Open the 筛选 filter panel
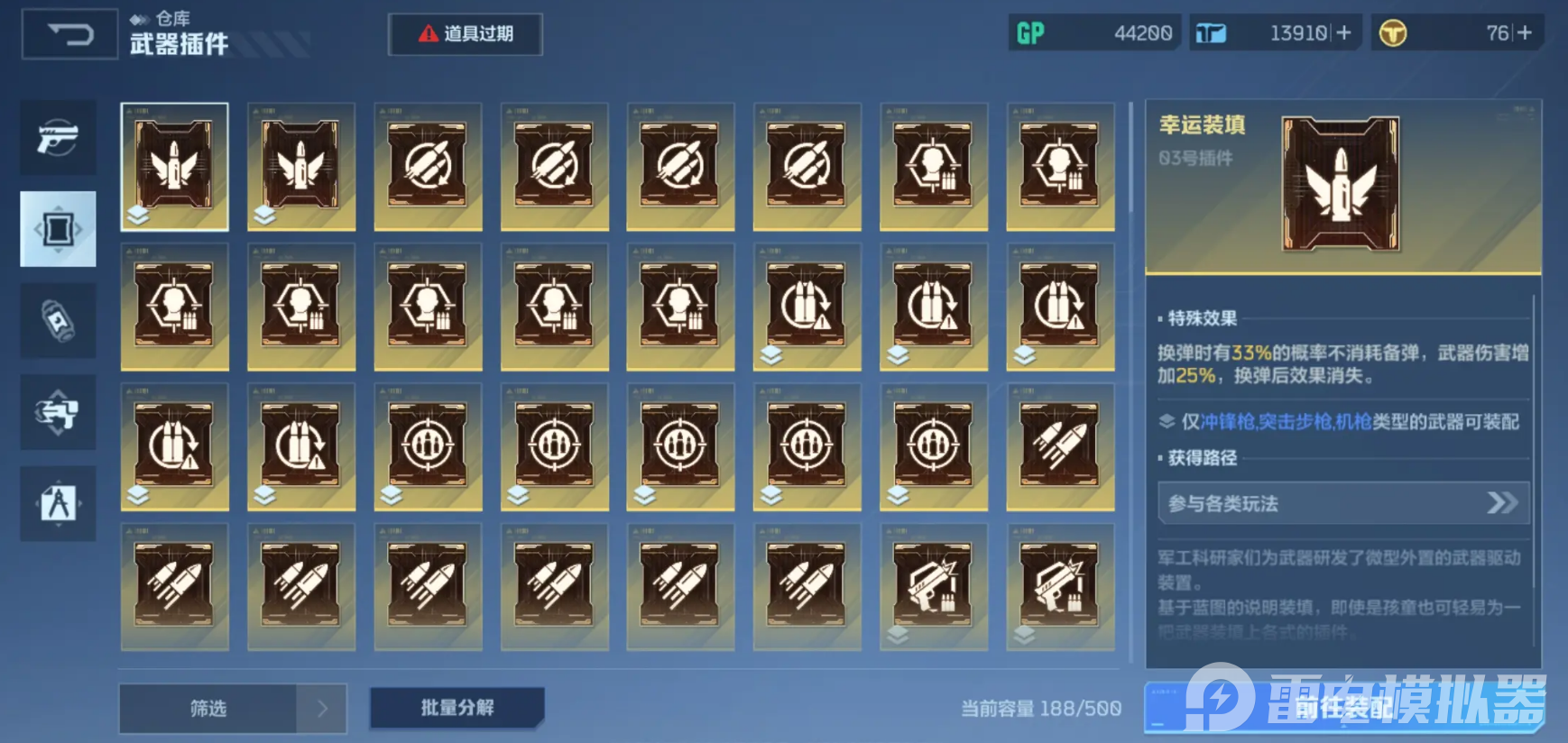The height and width of the screenshot is (743, 1568). click(x=208, y=709)
